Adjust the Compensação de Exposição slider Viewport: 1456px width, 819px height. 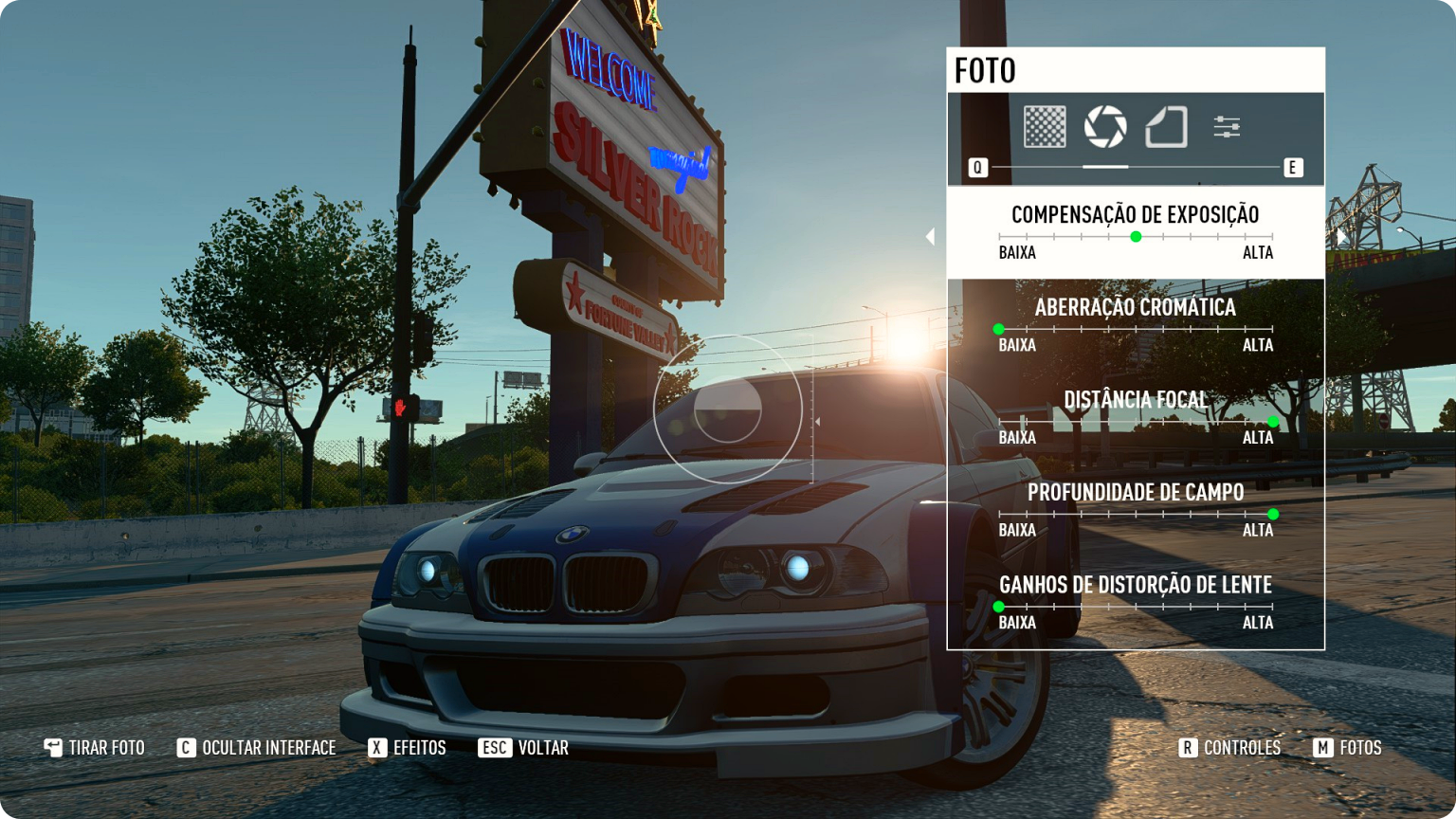pos(1136,237)
